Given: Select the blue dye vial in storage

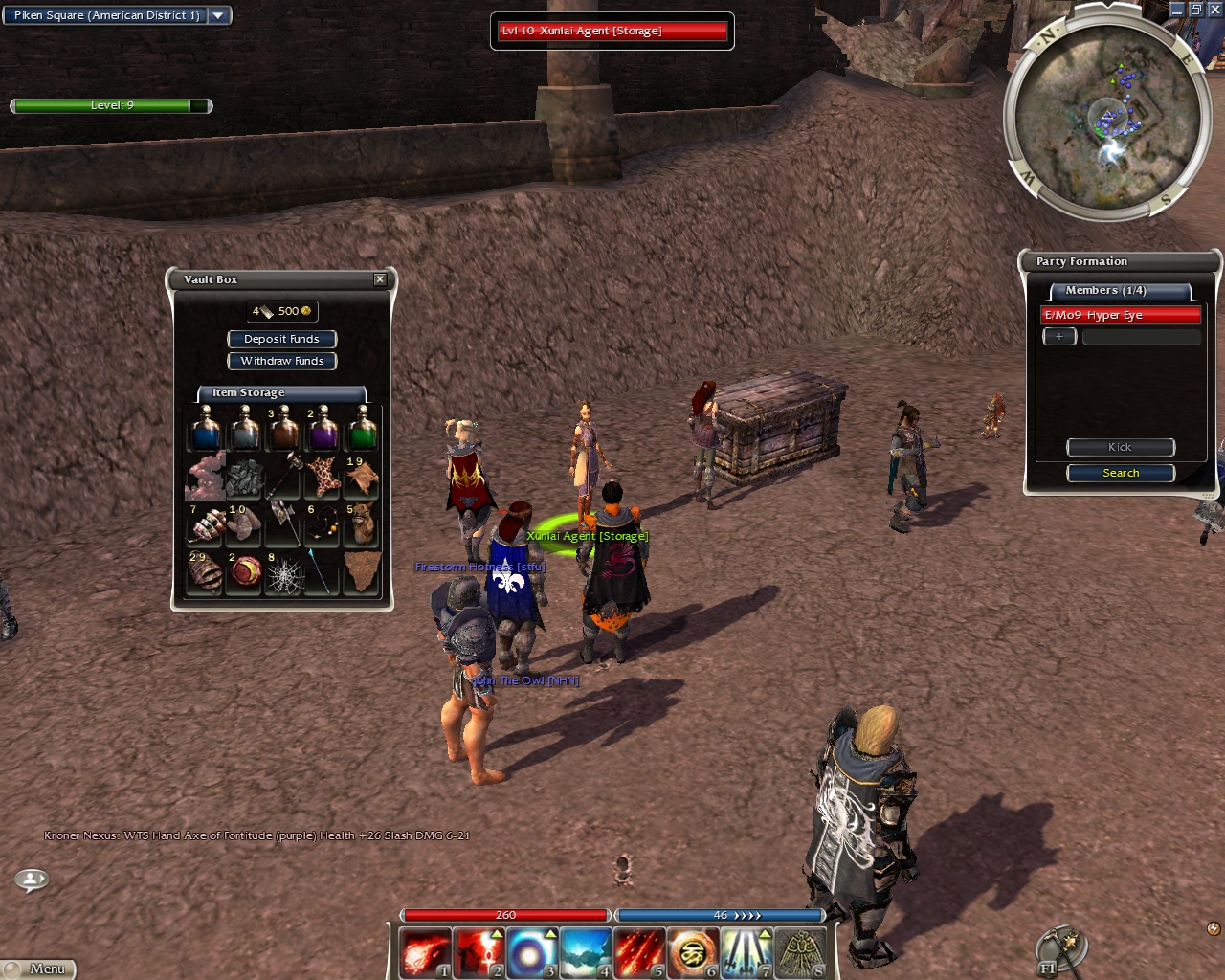Looking at the screenshot, I should [x=206, y=430].
